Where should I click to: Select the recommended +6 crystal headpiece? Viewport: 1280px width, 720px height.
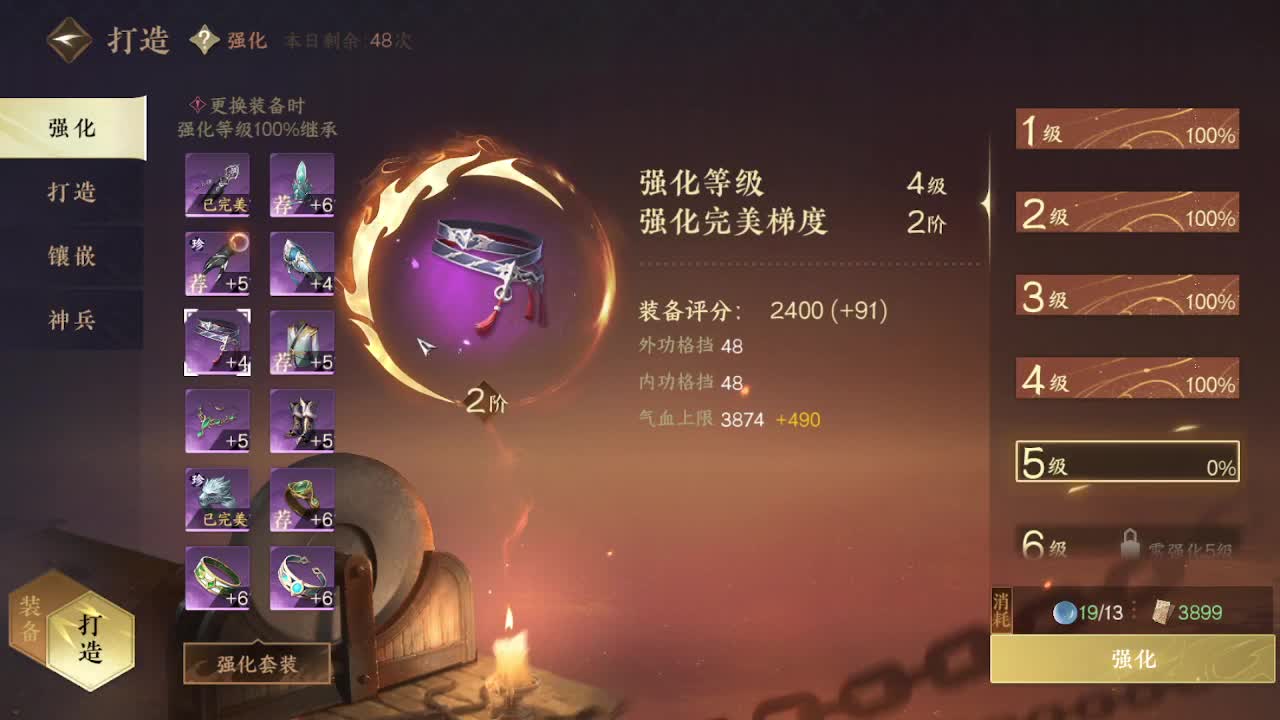click(x=301, y=185)
